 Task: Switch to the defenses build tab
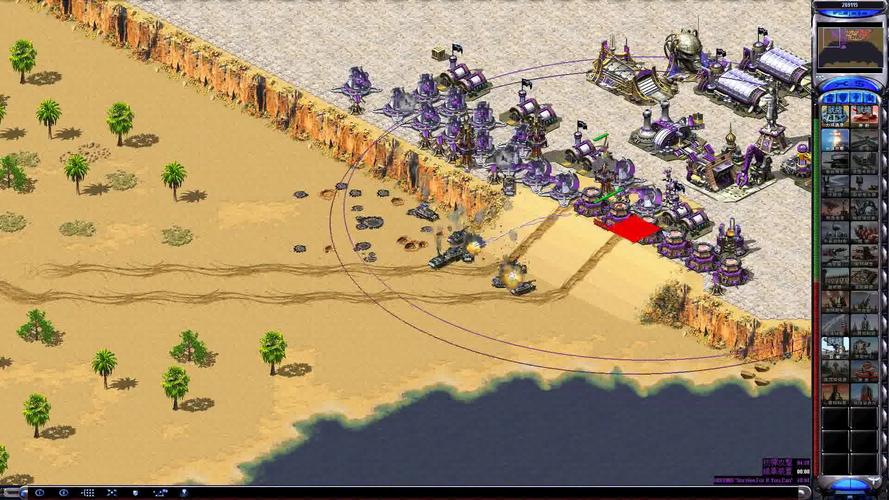pyautogui.click(x=842, y=97)
